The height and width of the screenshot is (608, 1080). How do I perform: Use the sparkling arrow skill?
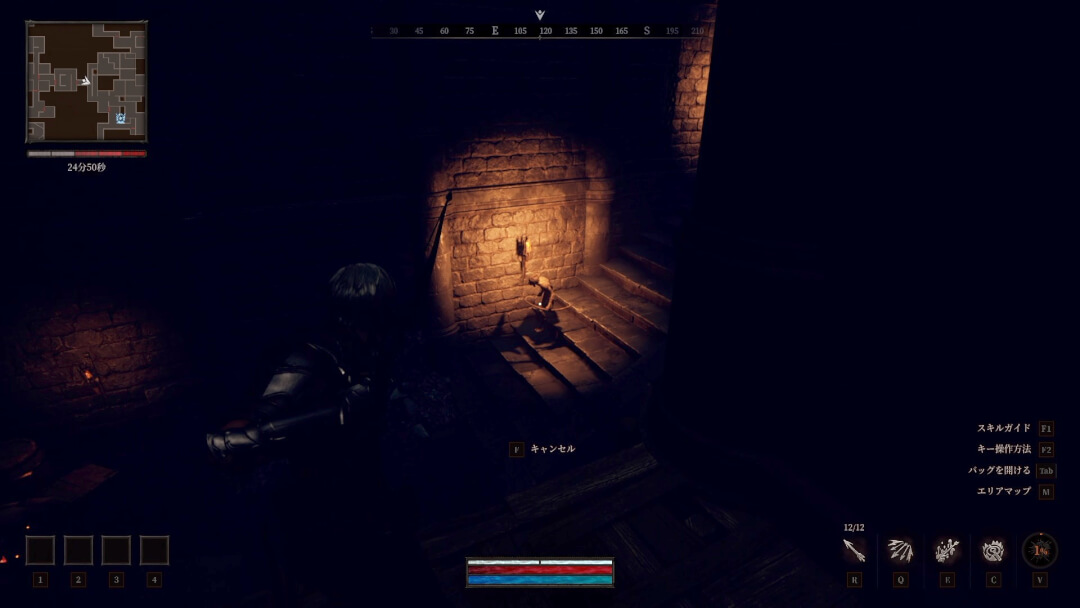pos(946,550)
